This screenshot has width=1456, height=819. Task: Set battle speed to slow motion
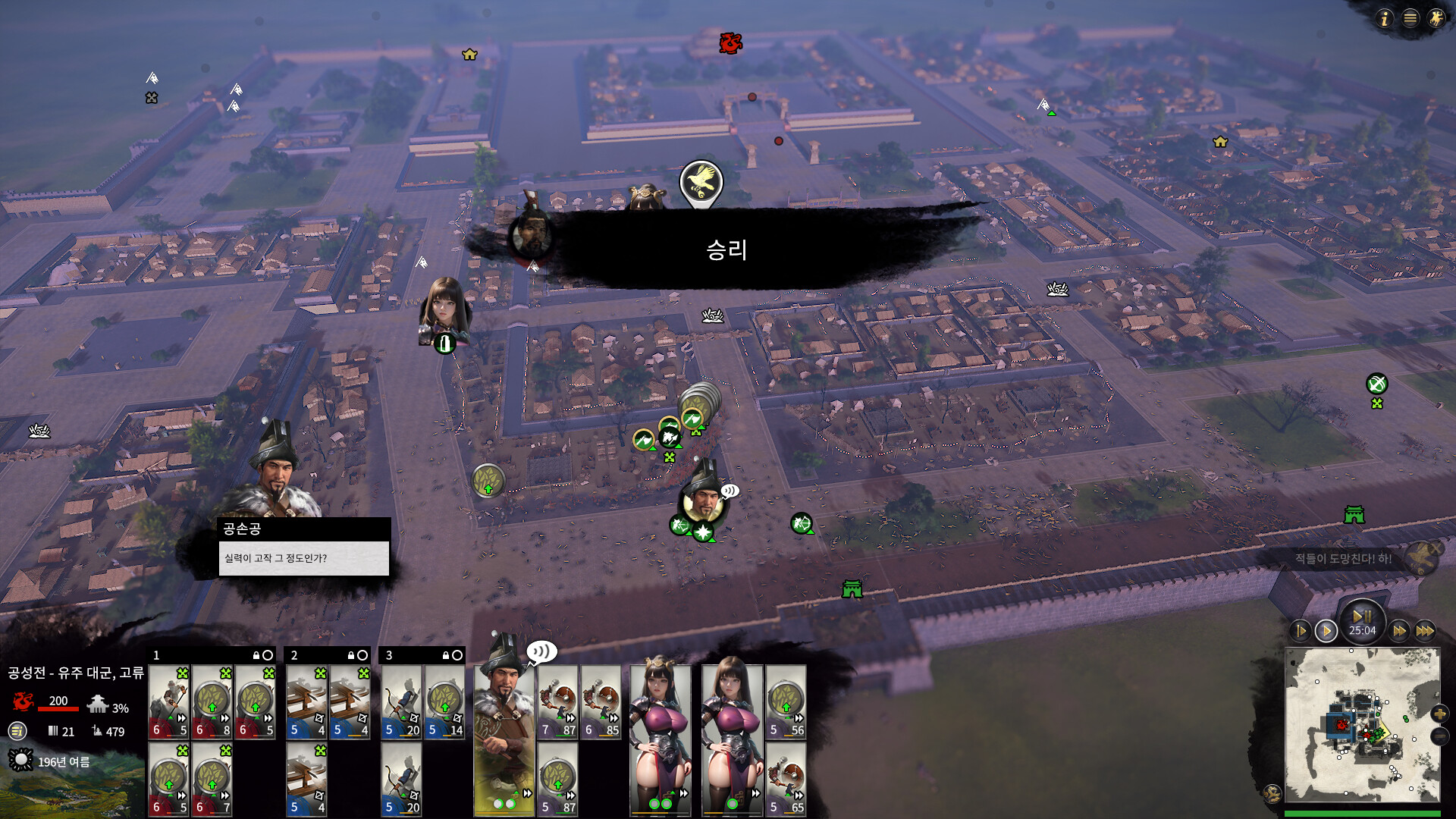click(1301, 631)
